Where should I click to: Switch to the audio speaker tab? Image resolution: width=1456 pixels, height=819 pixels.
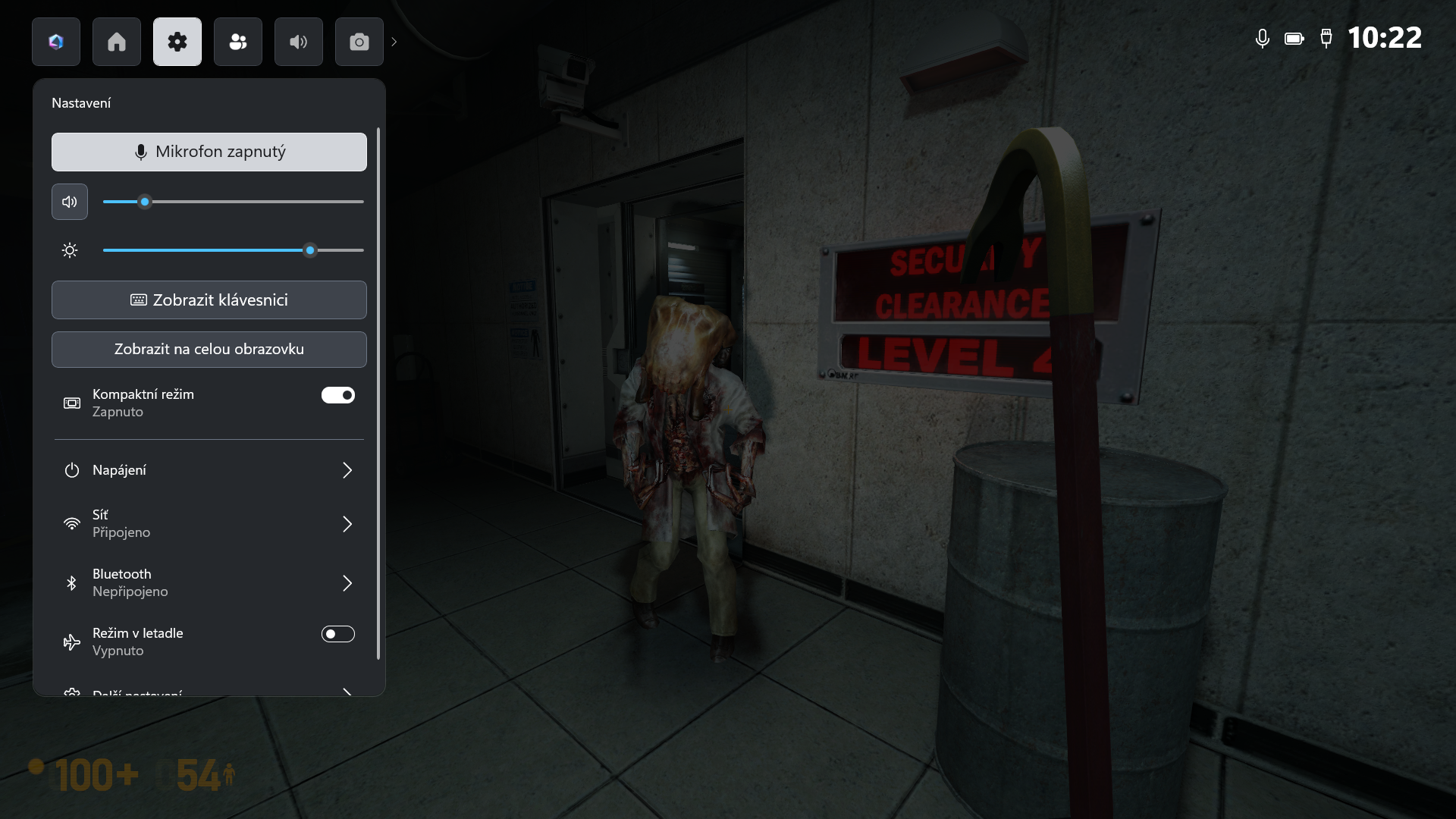(299, 42)
